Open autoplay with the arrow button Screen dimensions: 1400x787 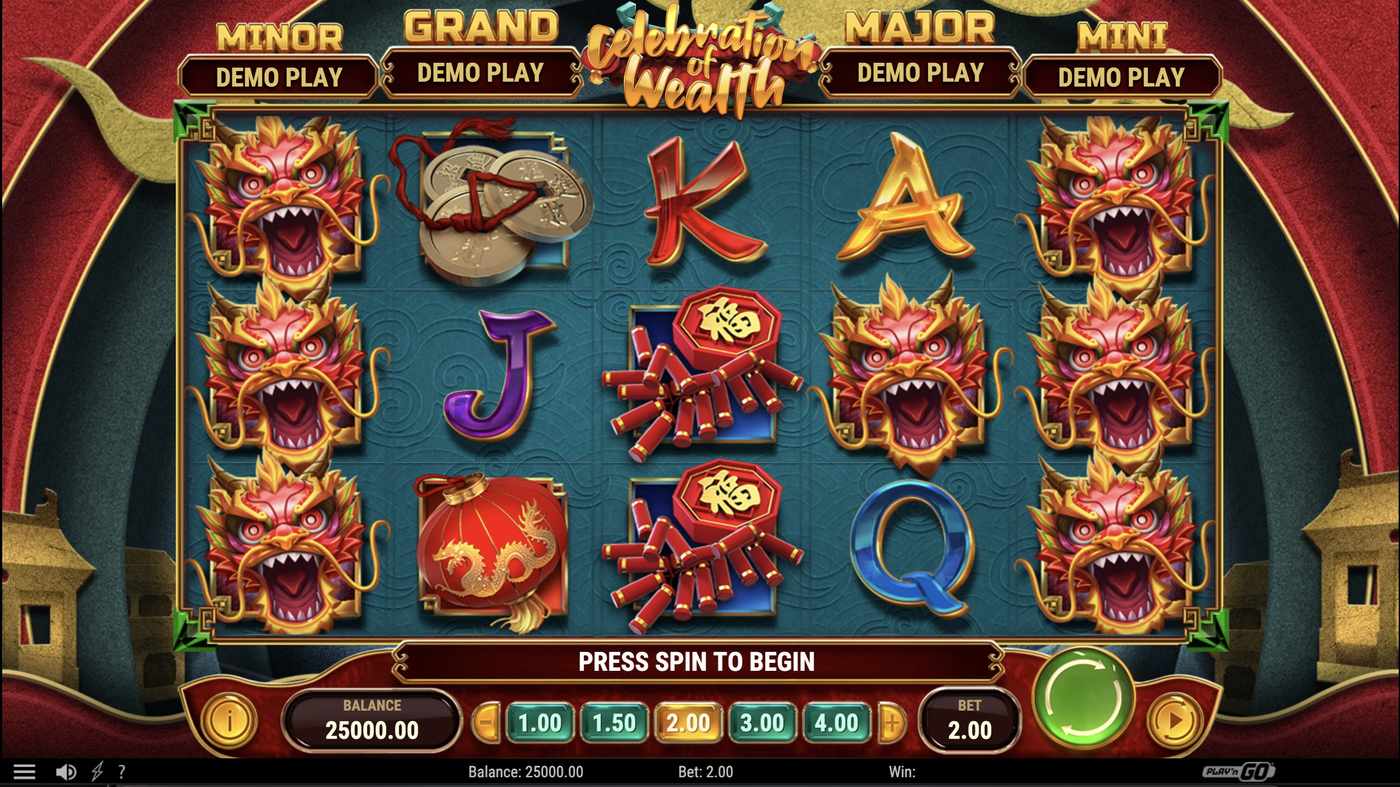(x=1177, y=722)
